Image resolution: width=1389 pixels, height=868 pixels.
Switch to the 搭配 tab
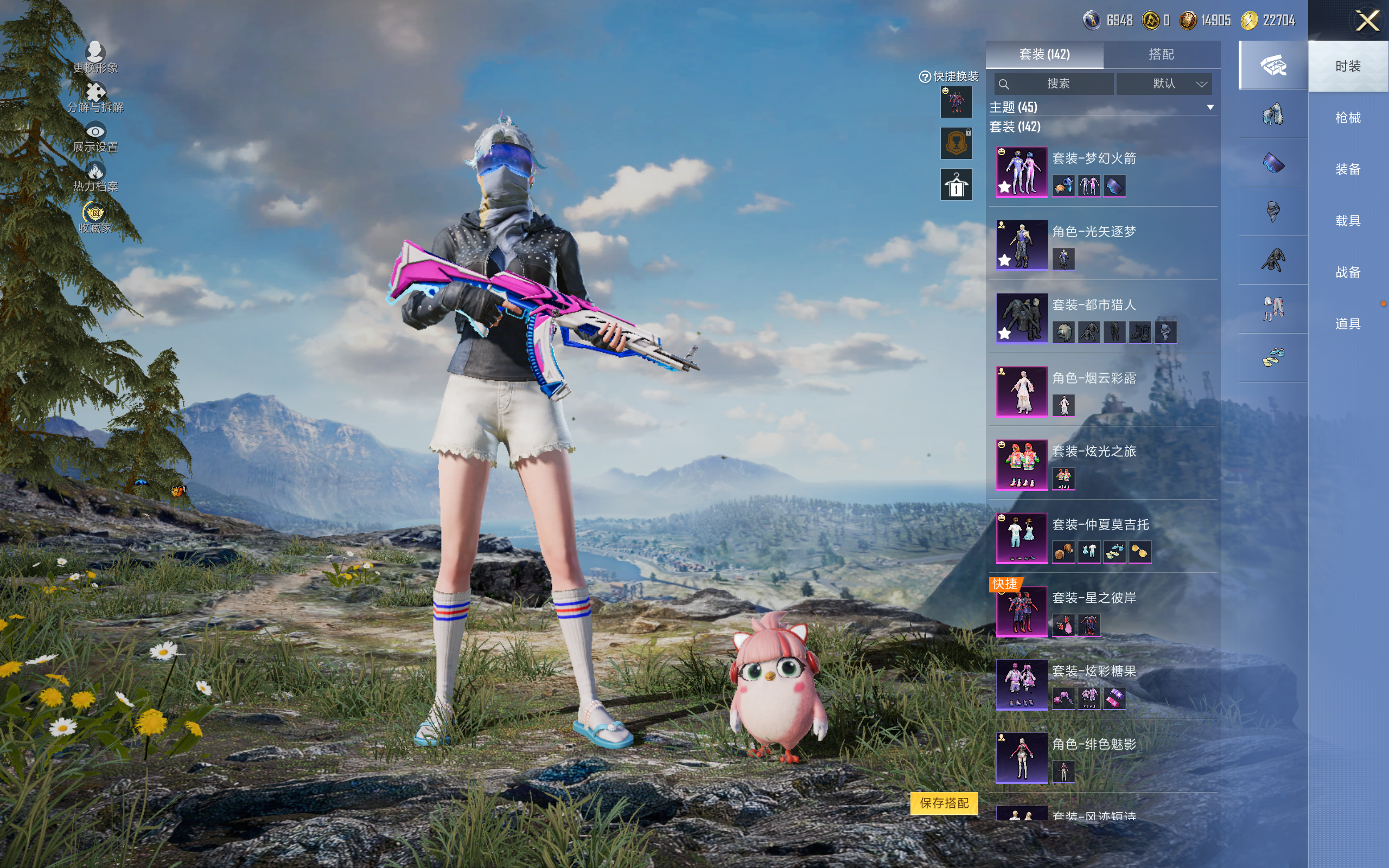[1161, 55]
